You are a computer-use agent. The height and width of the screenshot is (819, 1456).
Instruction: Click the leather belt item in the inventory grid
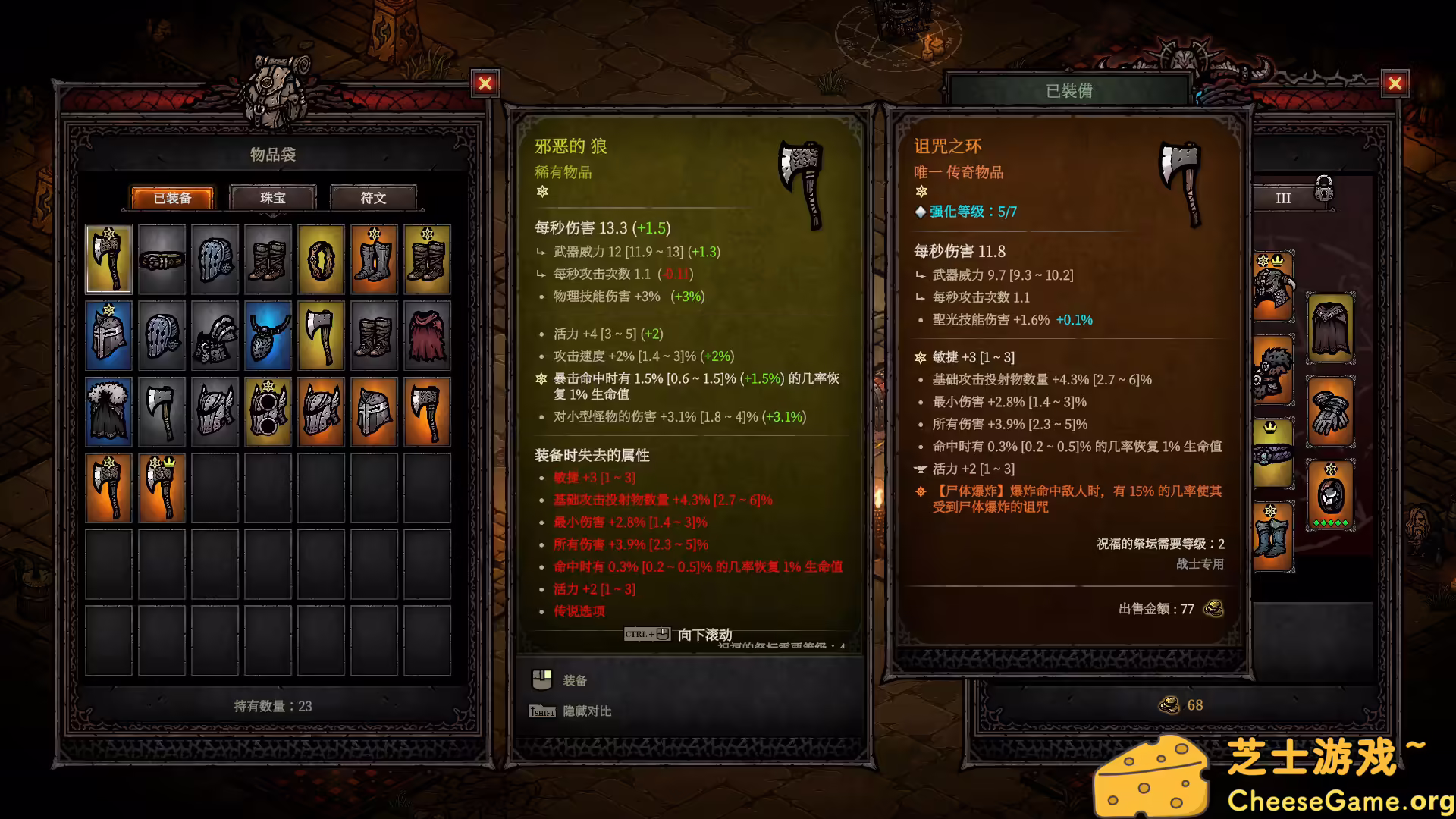click(162, 259)
